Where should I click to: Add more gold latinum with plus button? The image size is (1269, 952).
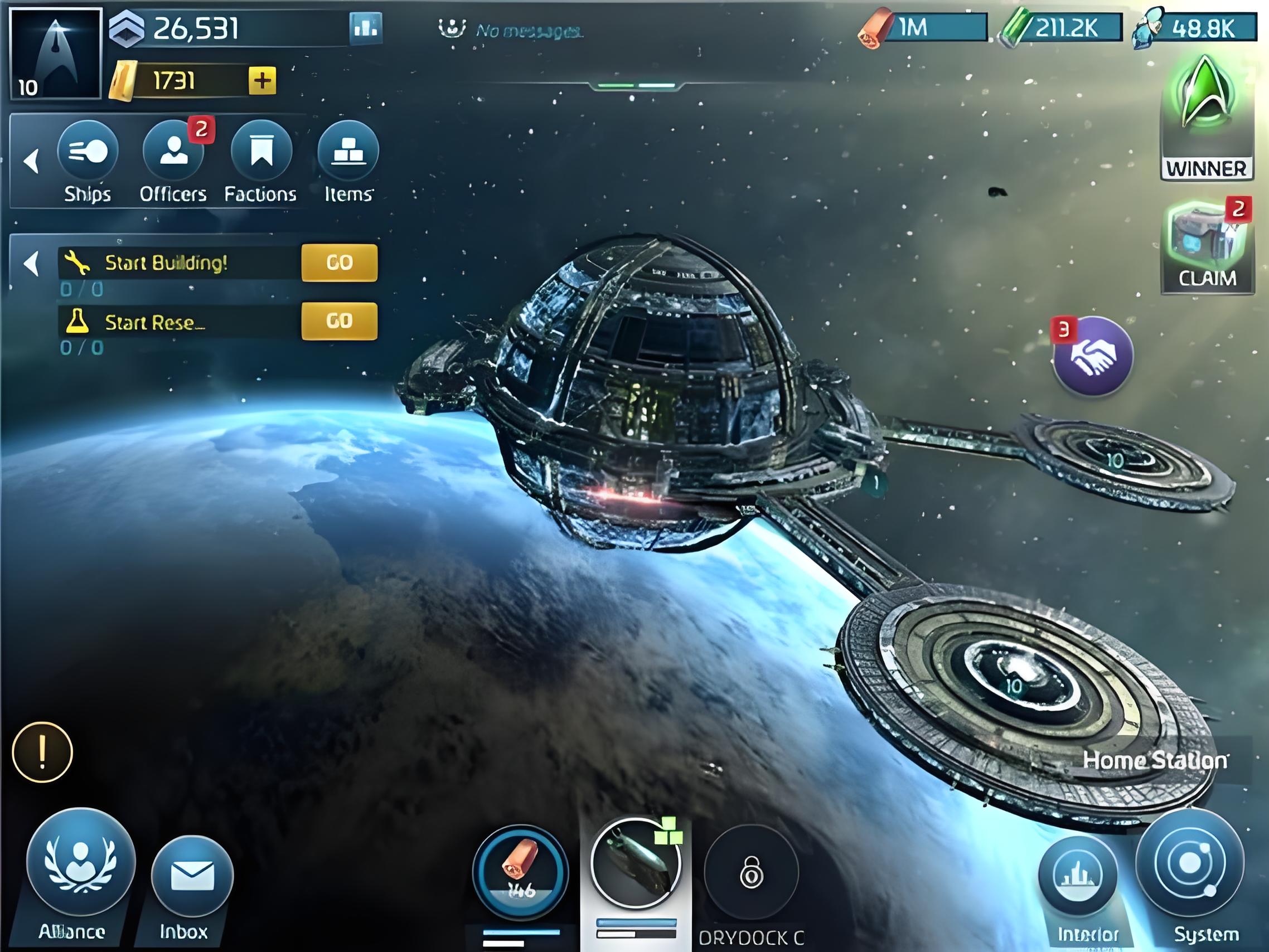(x=262, y=80)
